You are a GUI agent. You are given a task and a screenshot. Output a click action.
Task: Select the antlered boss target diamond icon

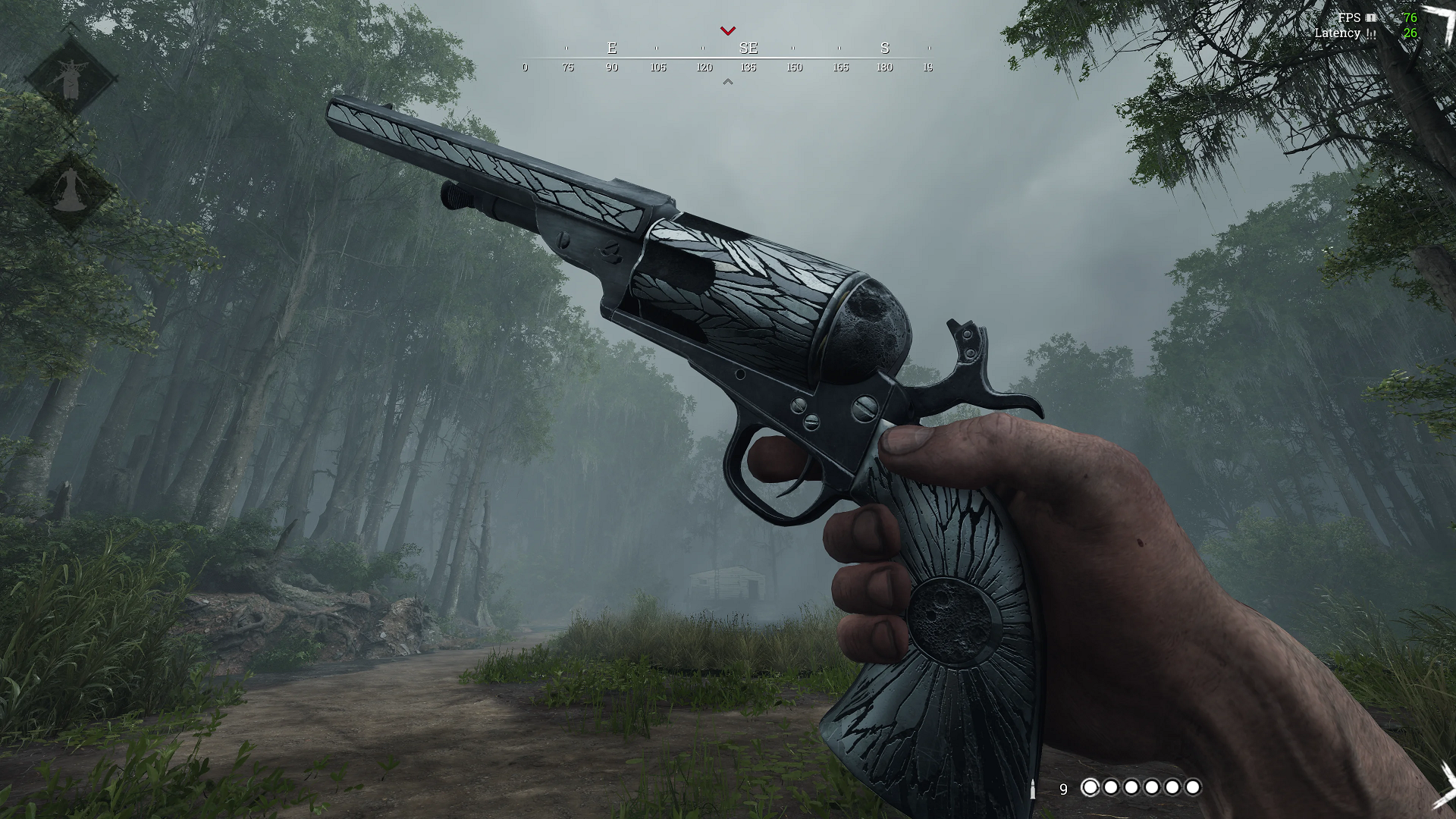click(x=71, y=77)
